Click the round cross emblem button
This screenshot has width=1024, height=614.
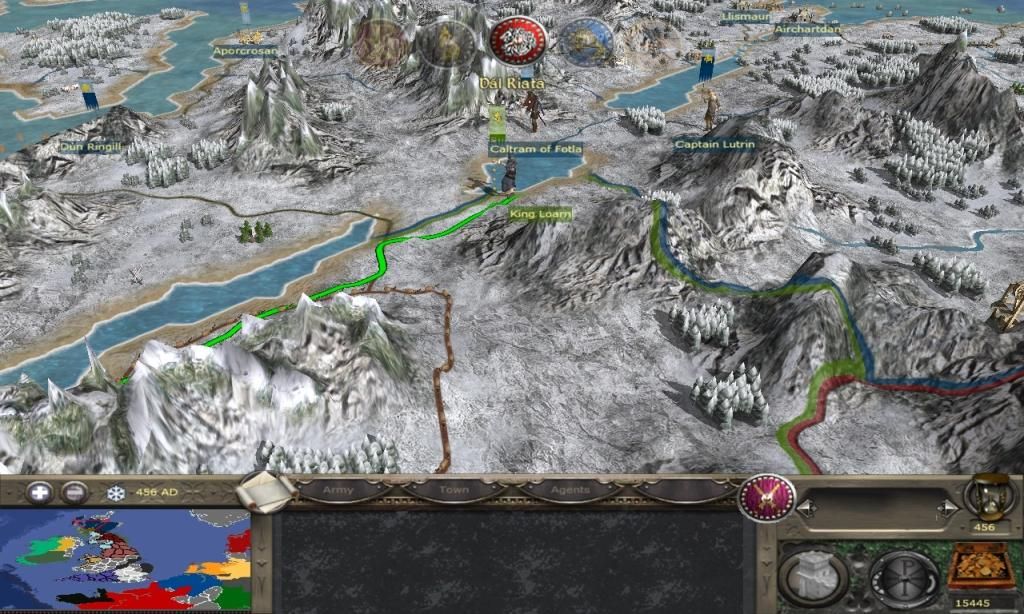pos(904,579)
